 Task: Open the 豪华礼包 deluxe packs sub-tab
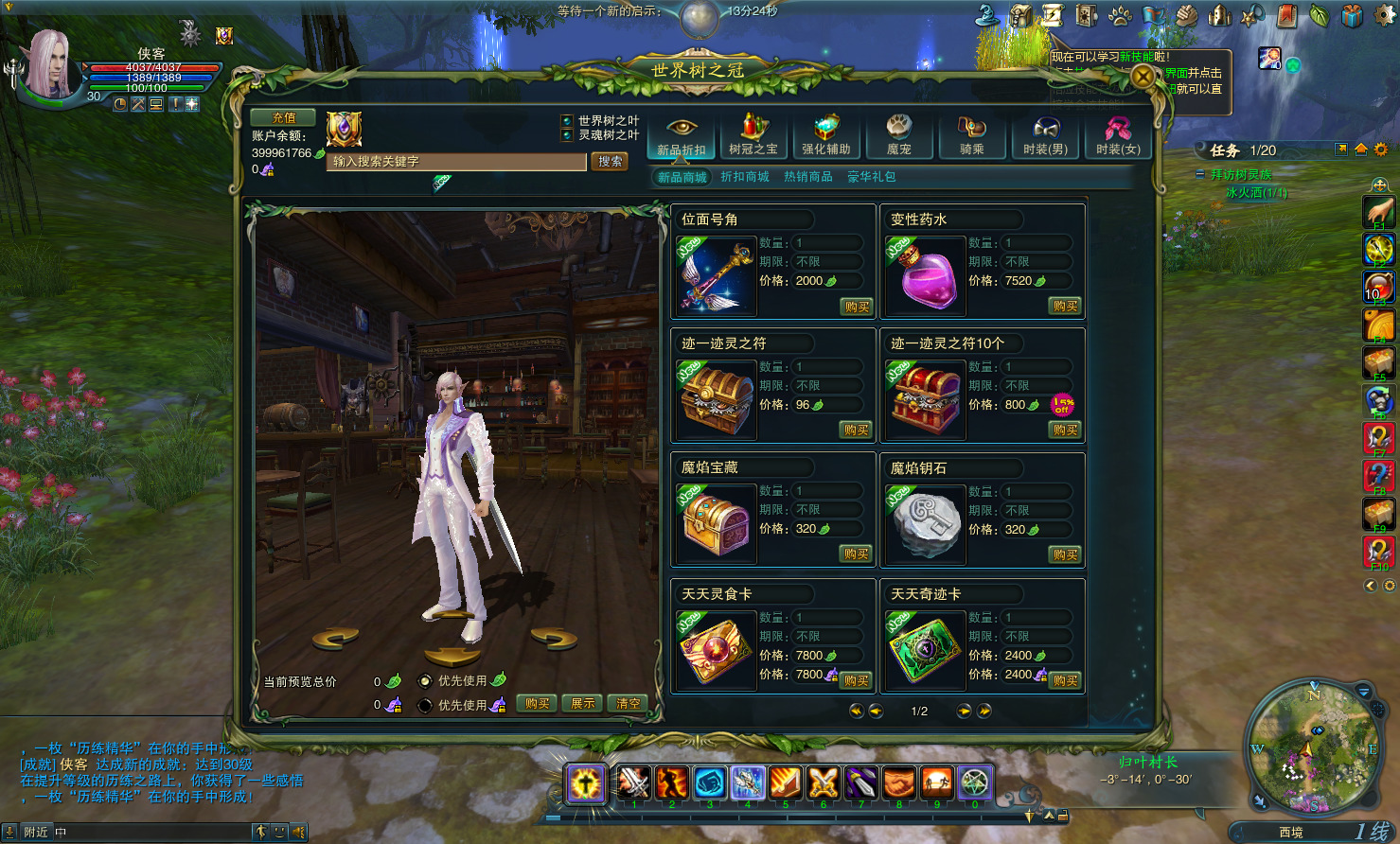tap(871, 177)
